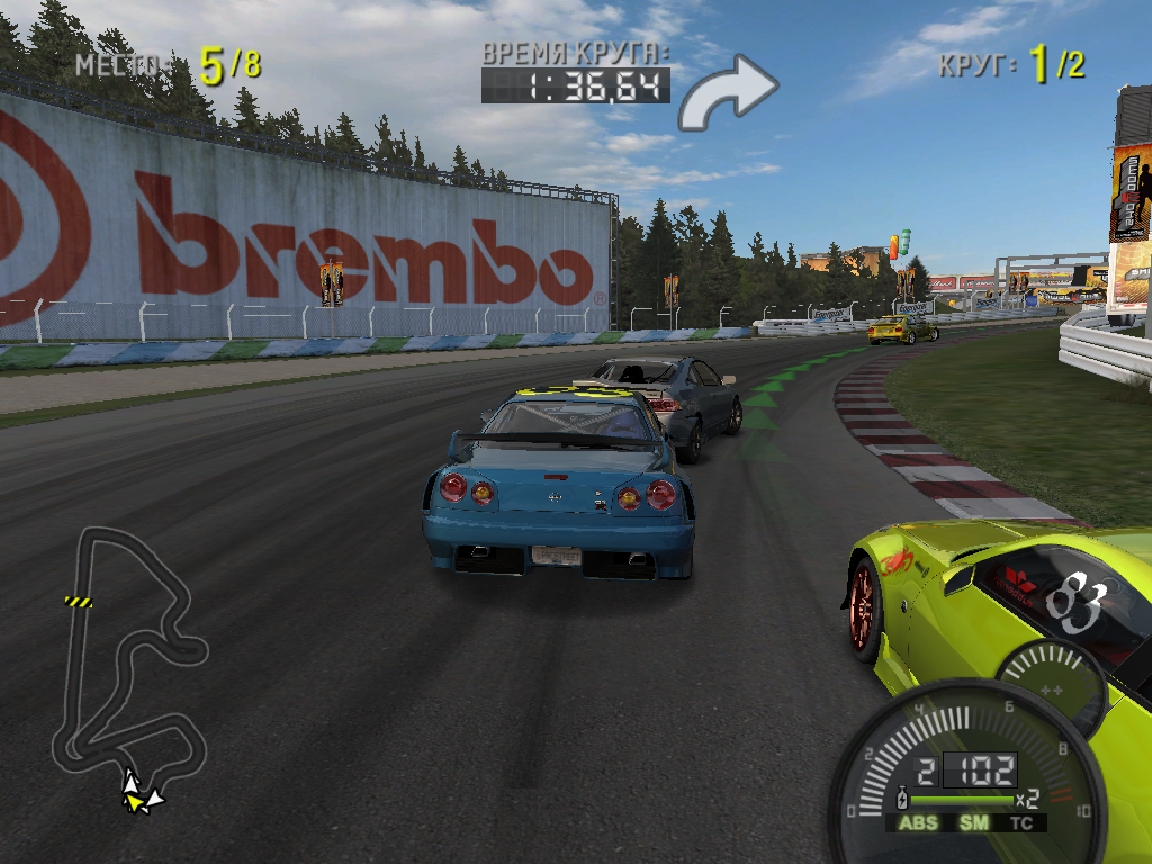Toggle the TC traction control indicator
Screen dimensions: 1152x864
pyautogui.click(x=1021, y=823)
